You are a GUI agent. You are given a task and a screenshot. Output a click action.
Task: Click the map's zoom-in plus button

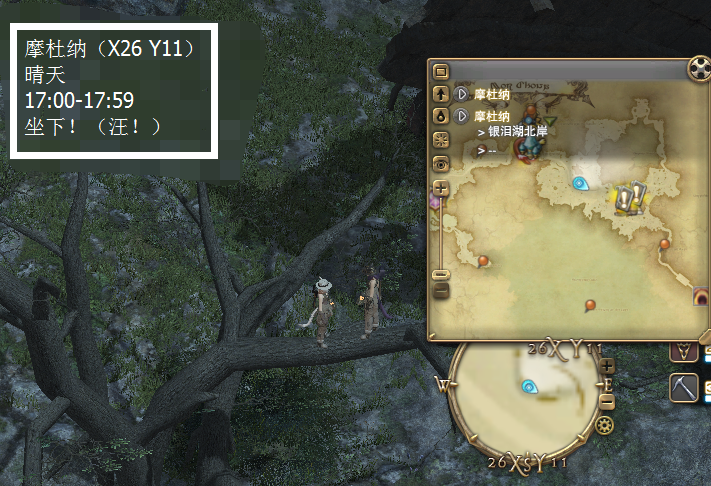coord(441,188)
